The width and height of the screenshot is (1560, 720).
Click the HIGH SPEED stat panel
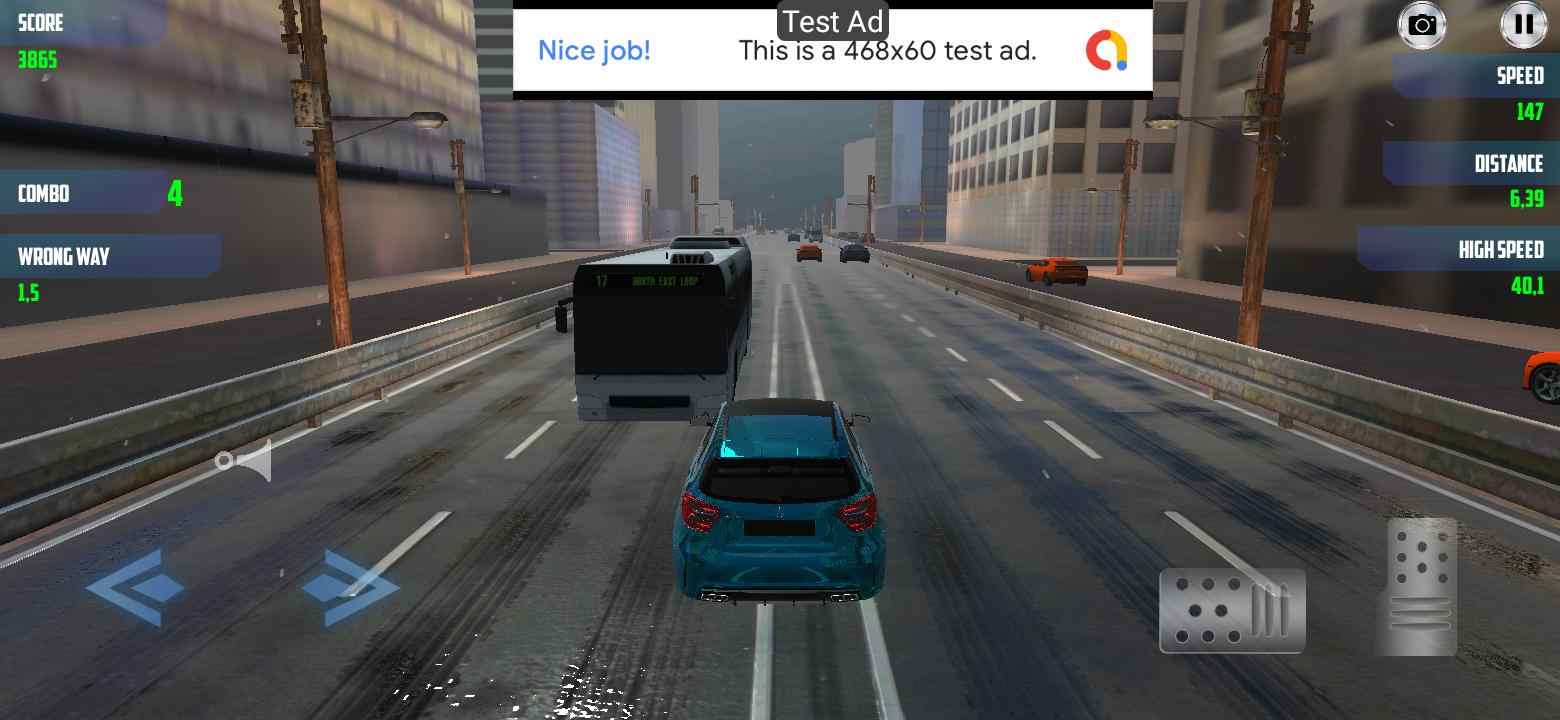(x=1490, y=250)
